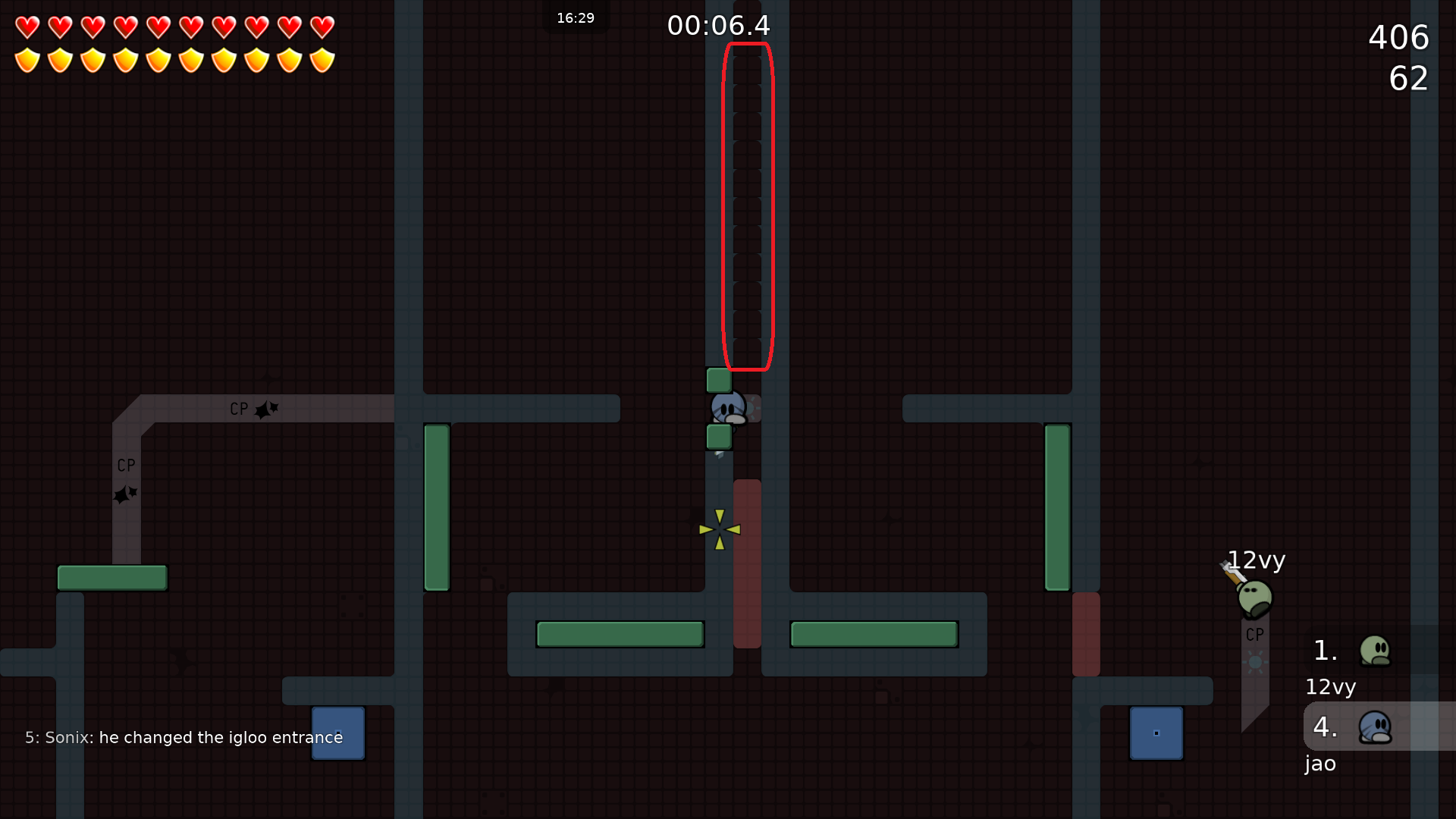Click the 16:29 clock display

576,18
